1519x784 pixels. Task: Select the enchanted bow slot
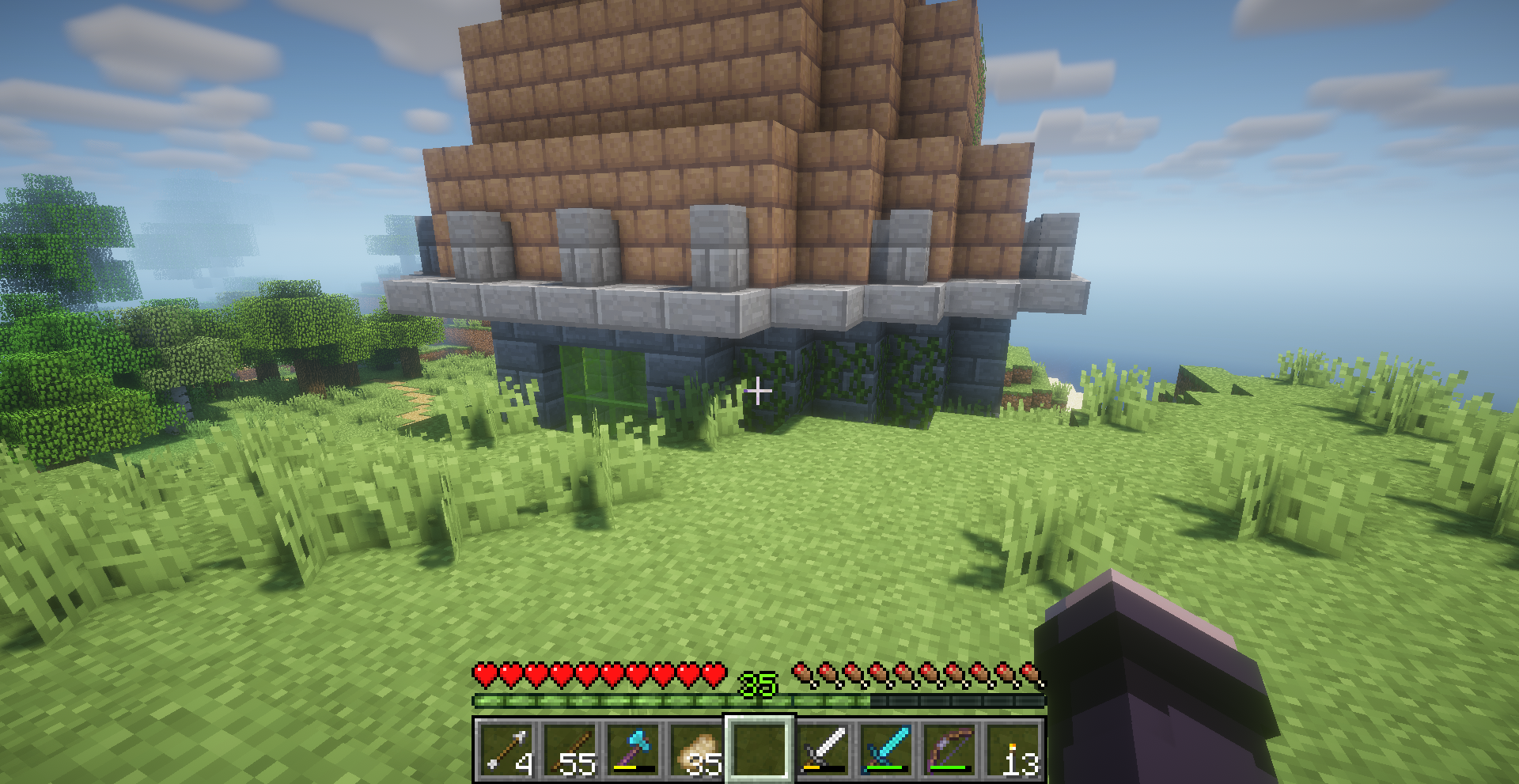coord(949,749)
